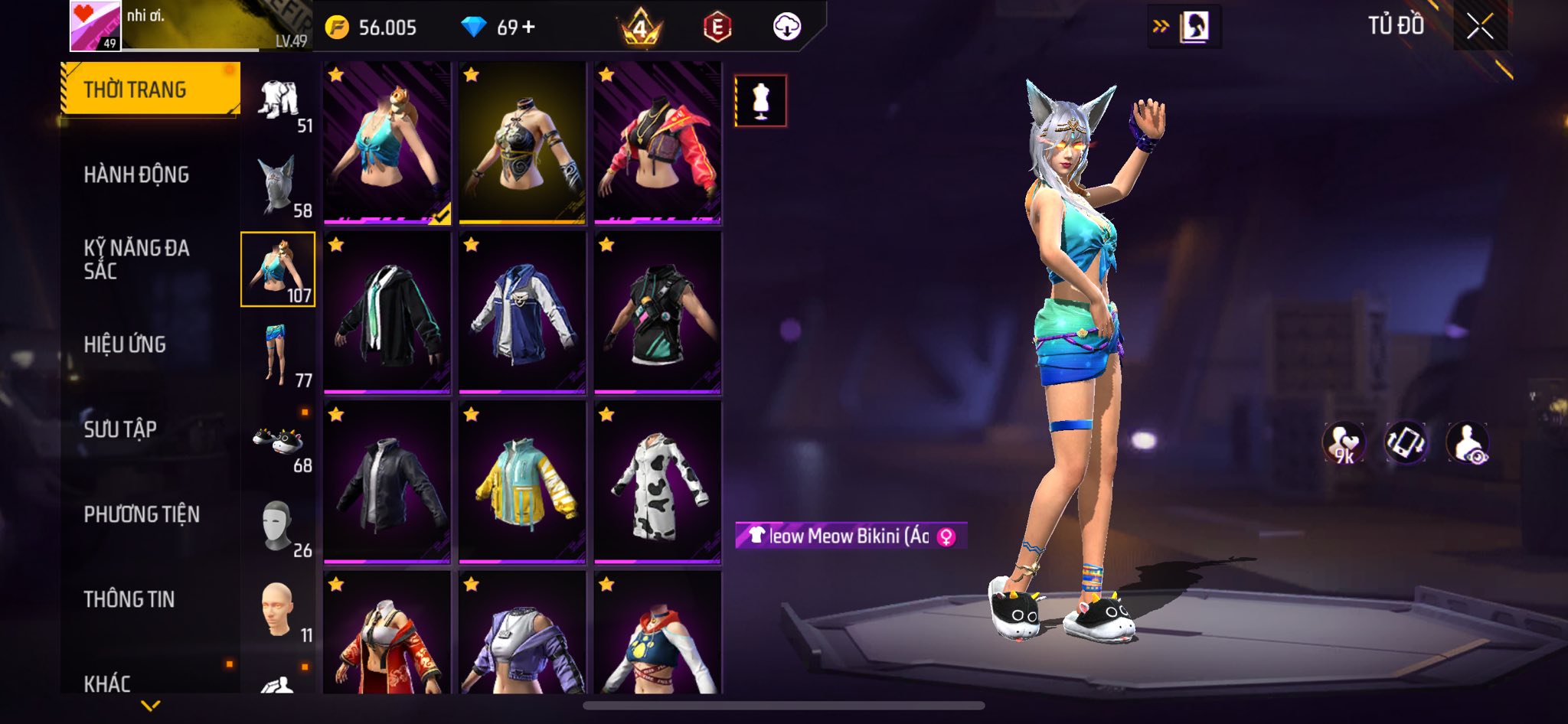Image resolution: width=1568 pixels, height=724 pixels.
Task: Open the cow slippers shoes category
Action: (x=278, y=442)
